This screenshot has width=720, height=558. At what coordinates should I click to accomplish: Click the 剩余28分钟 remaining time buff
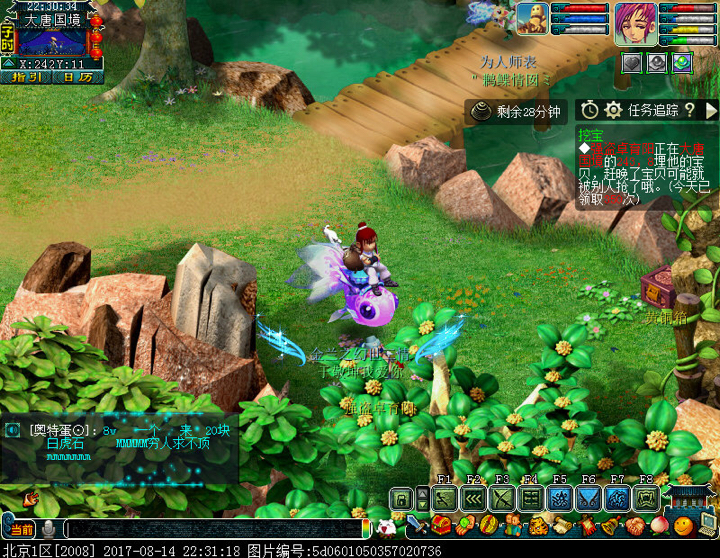coord(517,111)
